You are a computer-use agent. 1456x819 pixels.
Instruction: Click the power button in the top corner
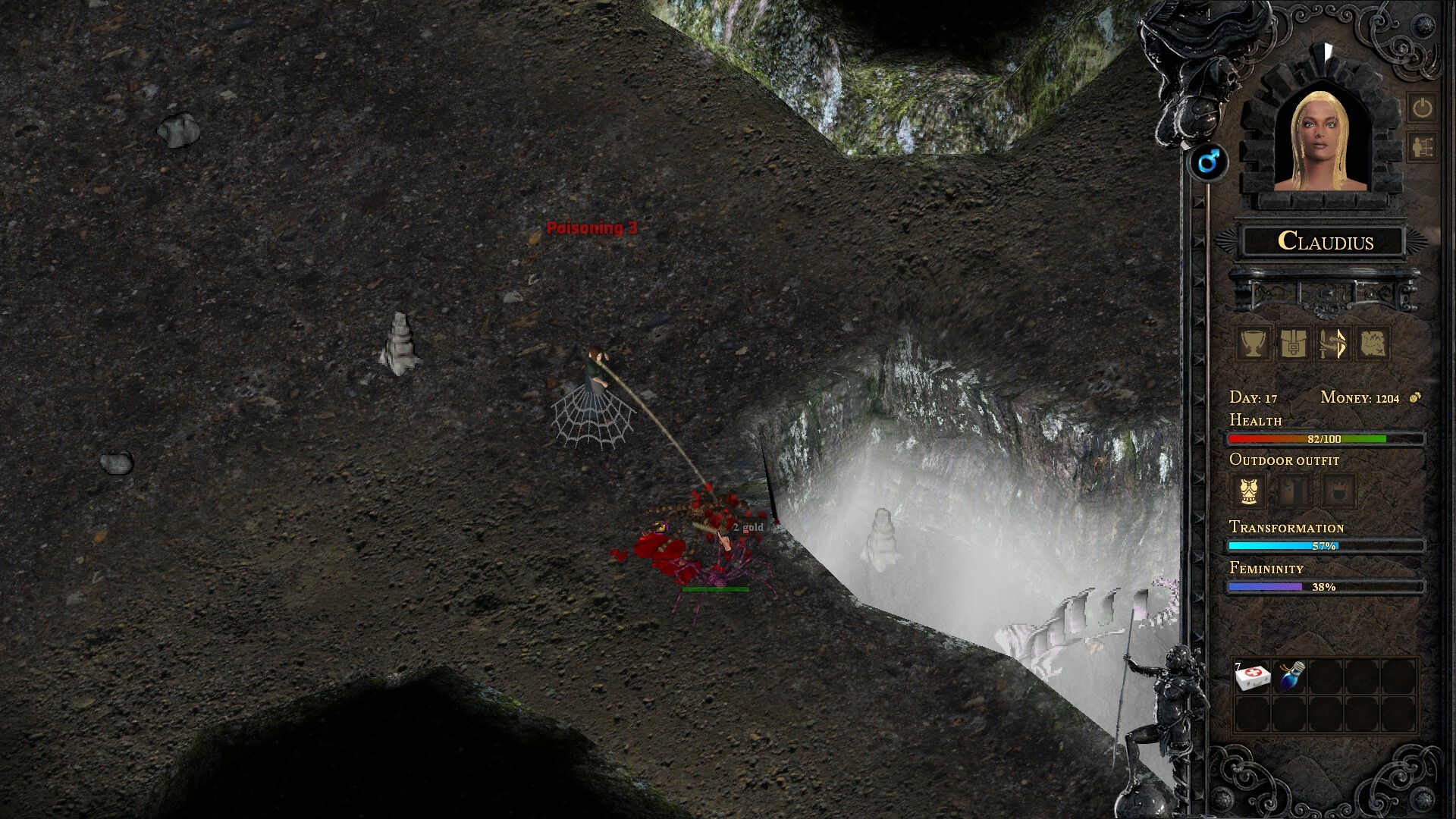[1423, 106]
